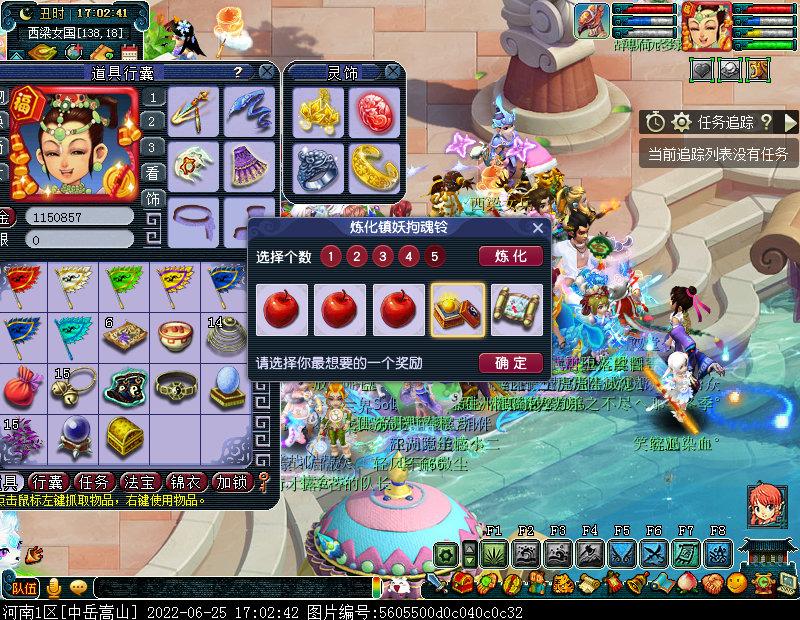Open the smiley face emoticon menu icon

click(x=735, y=580)
